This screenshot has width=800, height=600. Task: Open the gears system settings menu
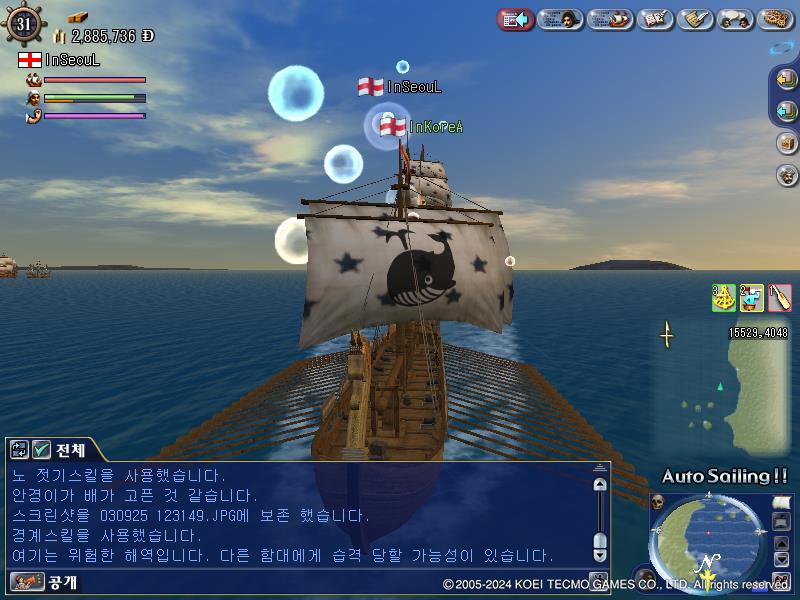(776, 19)
